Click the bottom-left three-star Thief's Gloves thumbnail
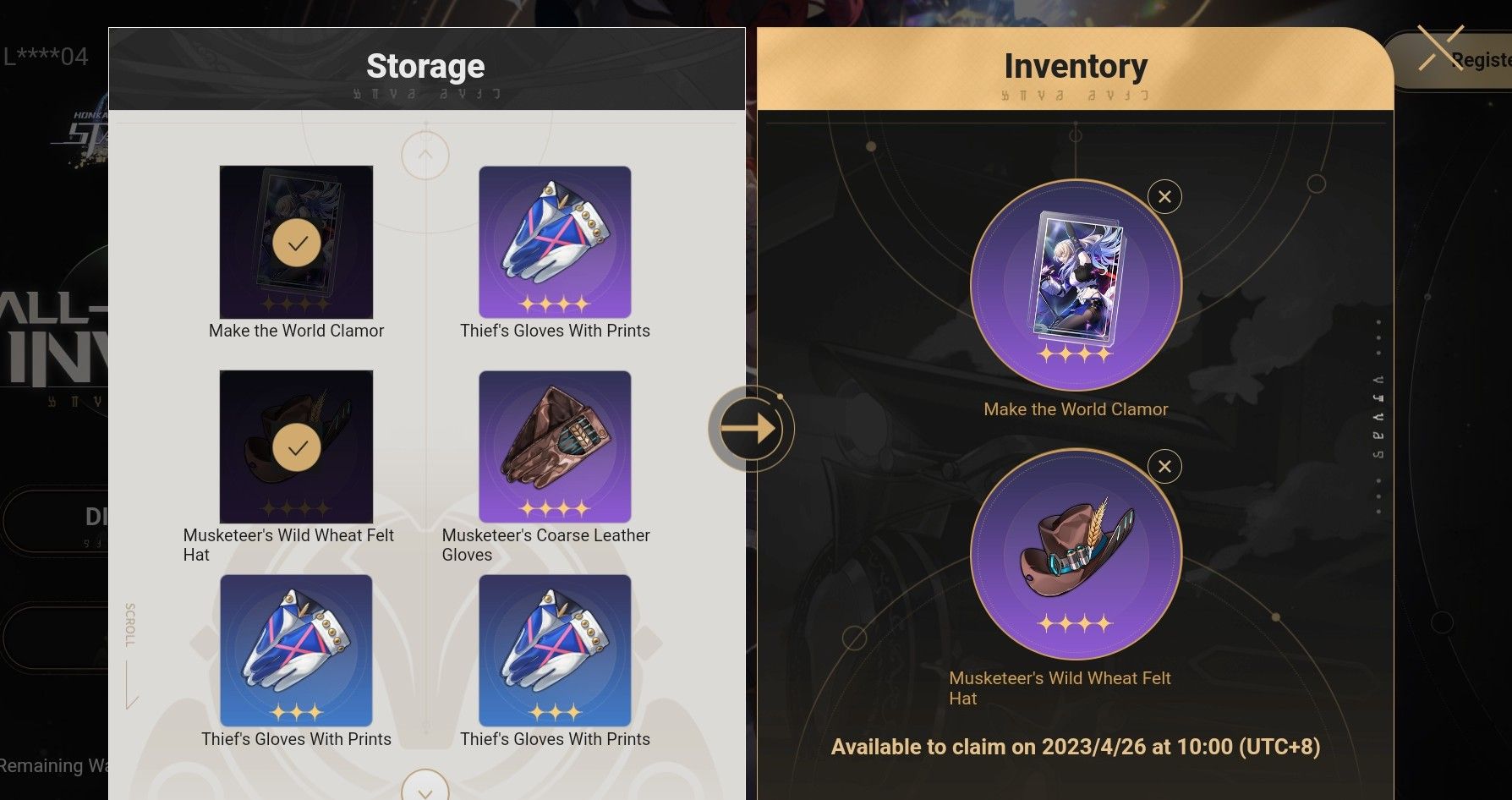This screenshot has height=800, width=1512. coord(296,650)
